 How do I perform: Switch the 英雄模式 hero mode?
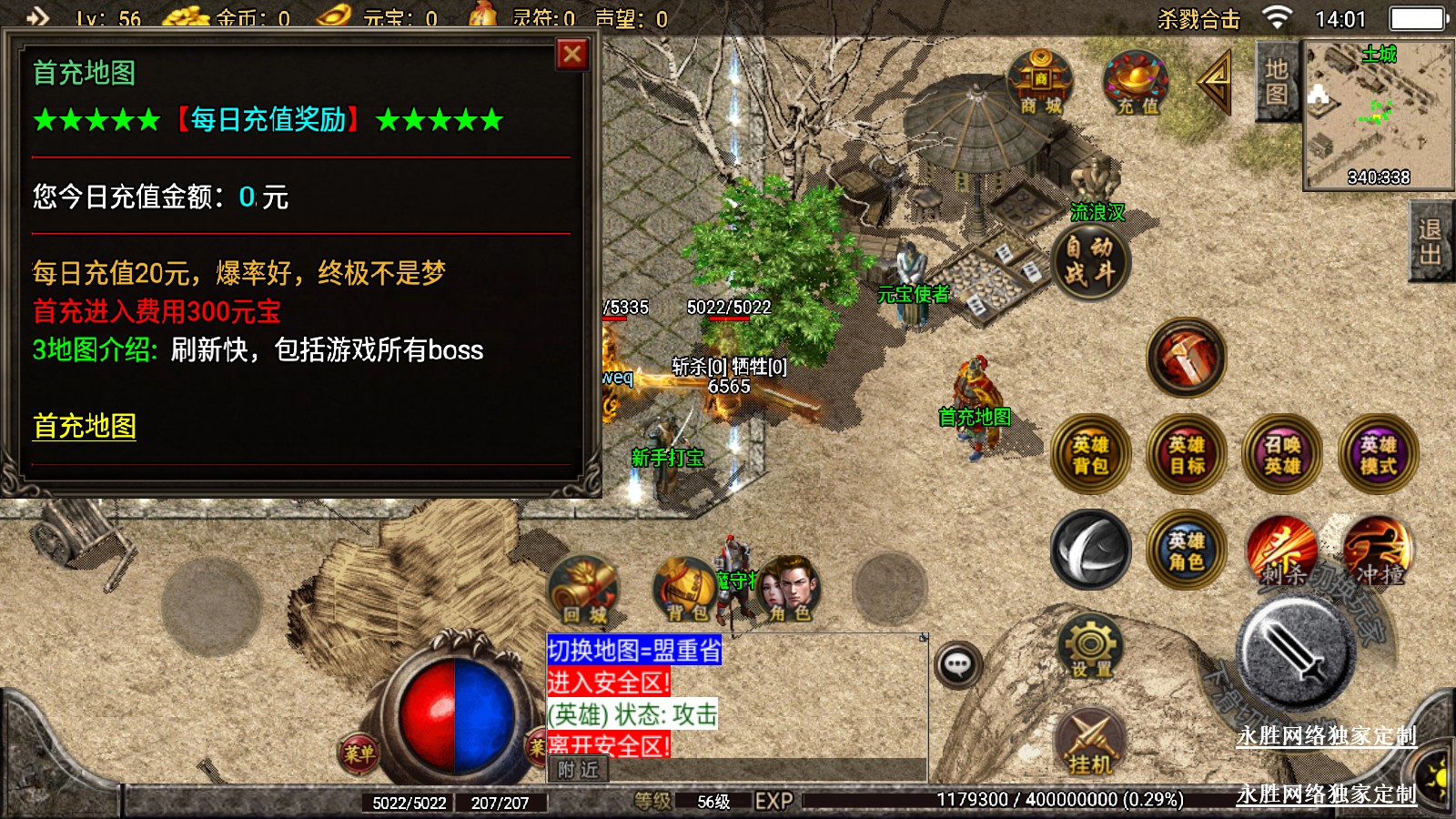click(1379, 455)
